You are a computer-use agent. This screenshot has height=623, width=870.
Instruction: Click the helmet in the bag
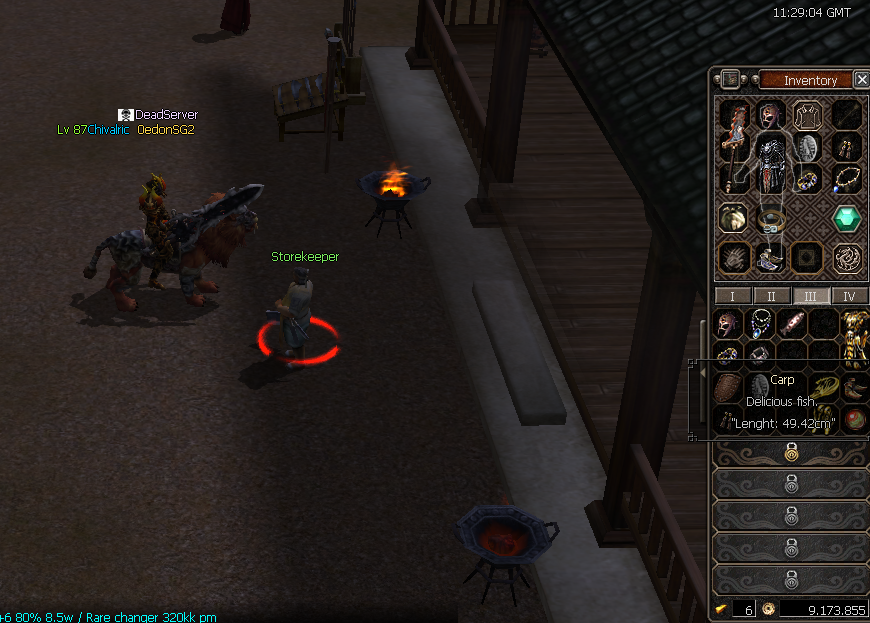[729, 323]
